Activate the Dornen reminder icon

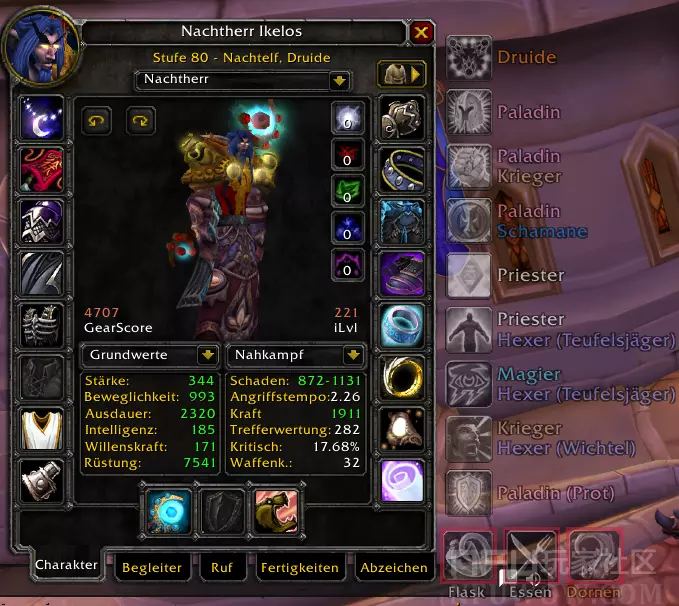point(594,555)
